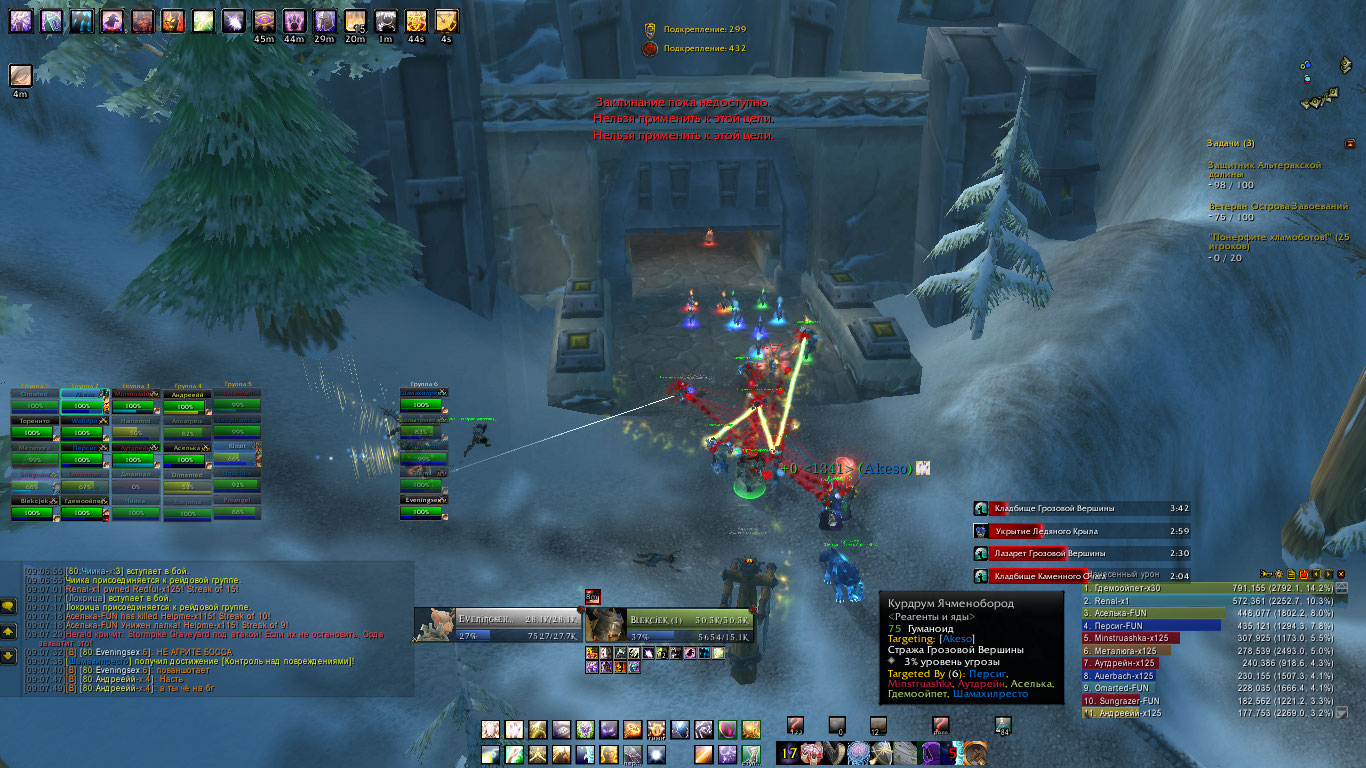Open the minimap in the corner
This screenshot has height=768, width=1366.
(x=1320, y=85)
